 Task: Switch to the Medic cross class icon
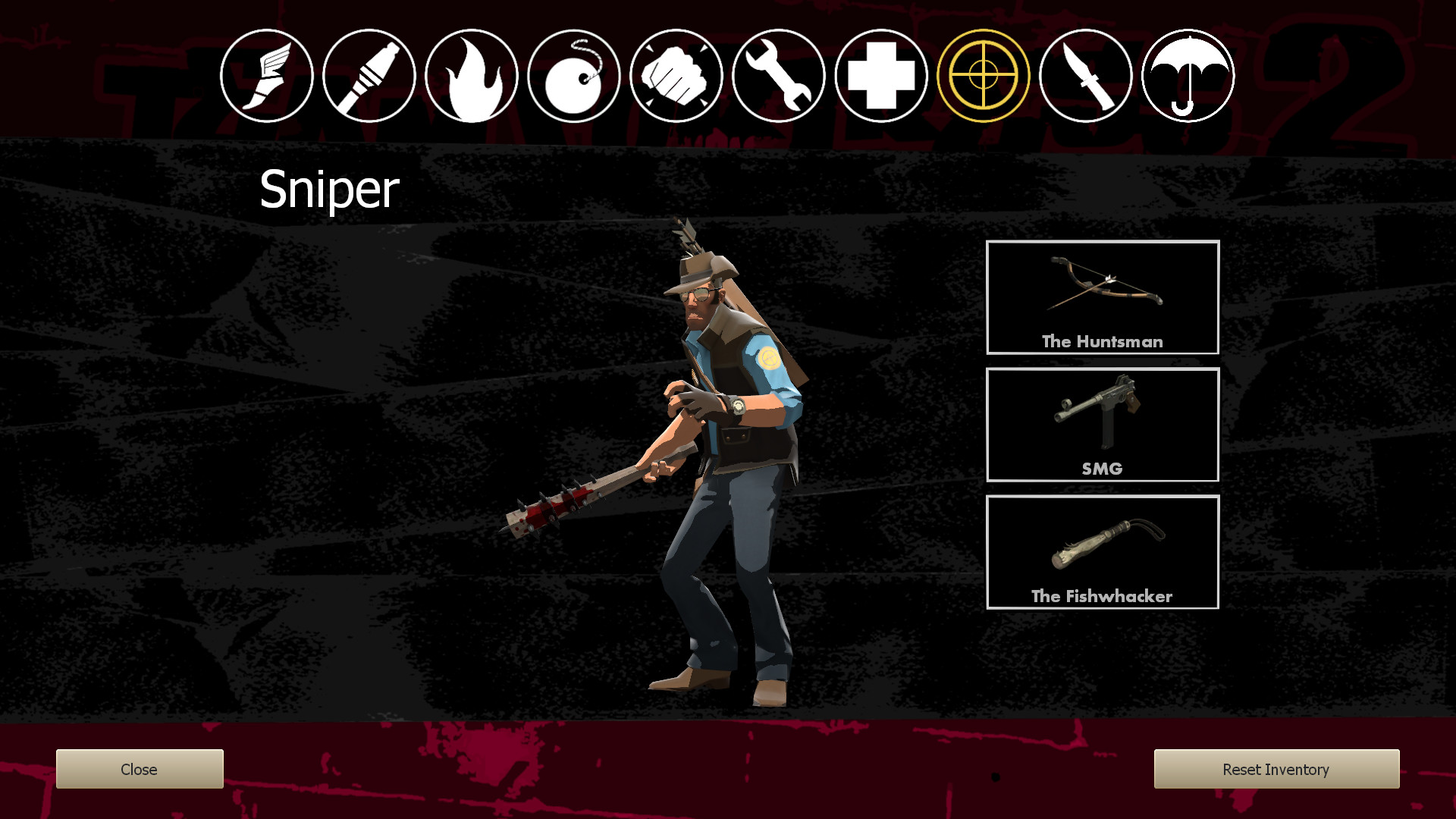[882, 75]
